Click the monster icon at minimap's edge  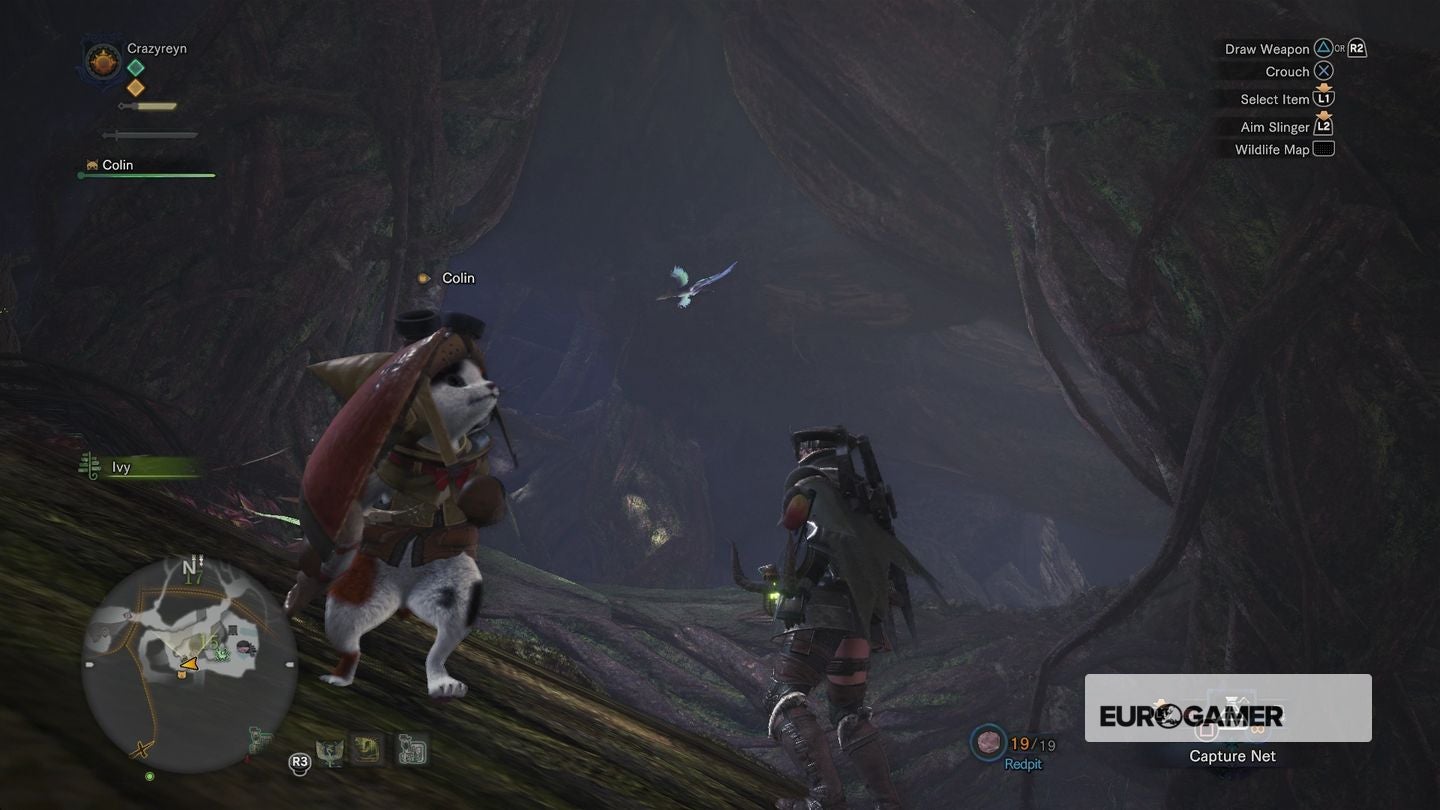(262, 740)
